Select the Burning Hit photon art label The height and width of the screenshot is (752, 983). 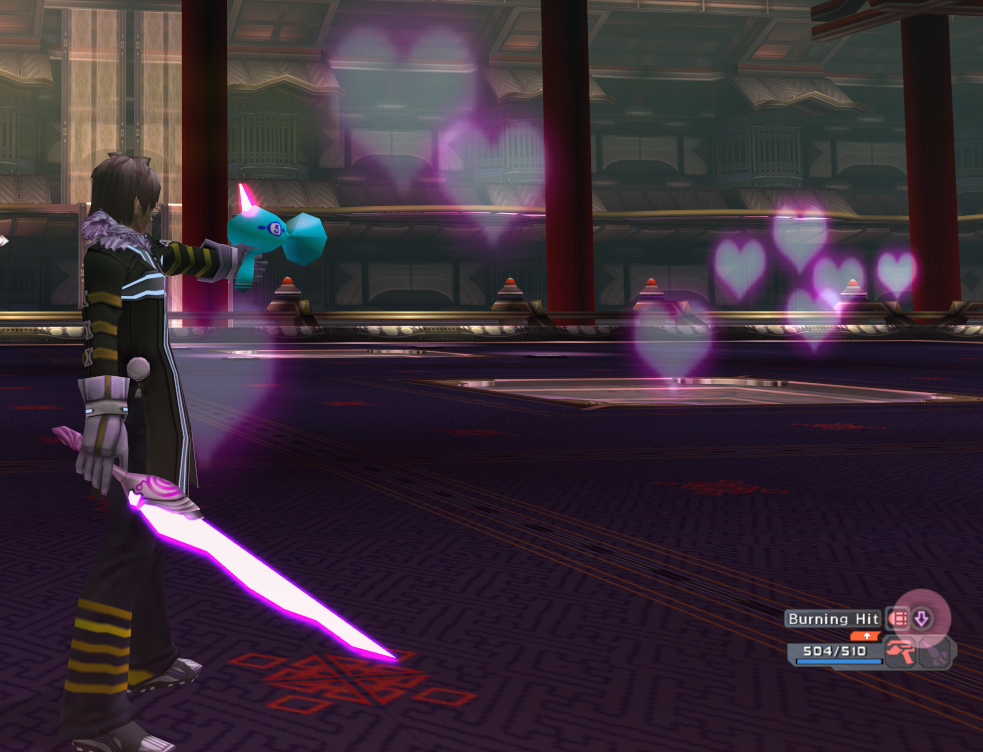point(833,619)
